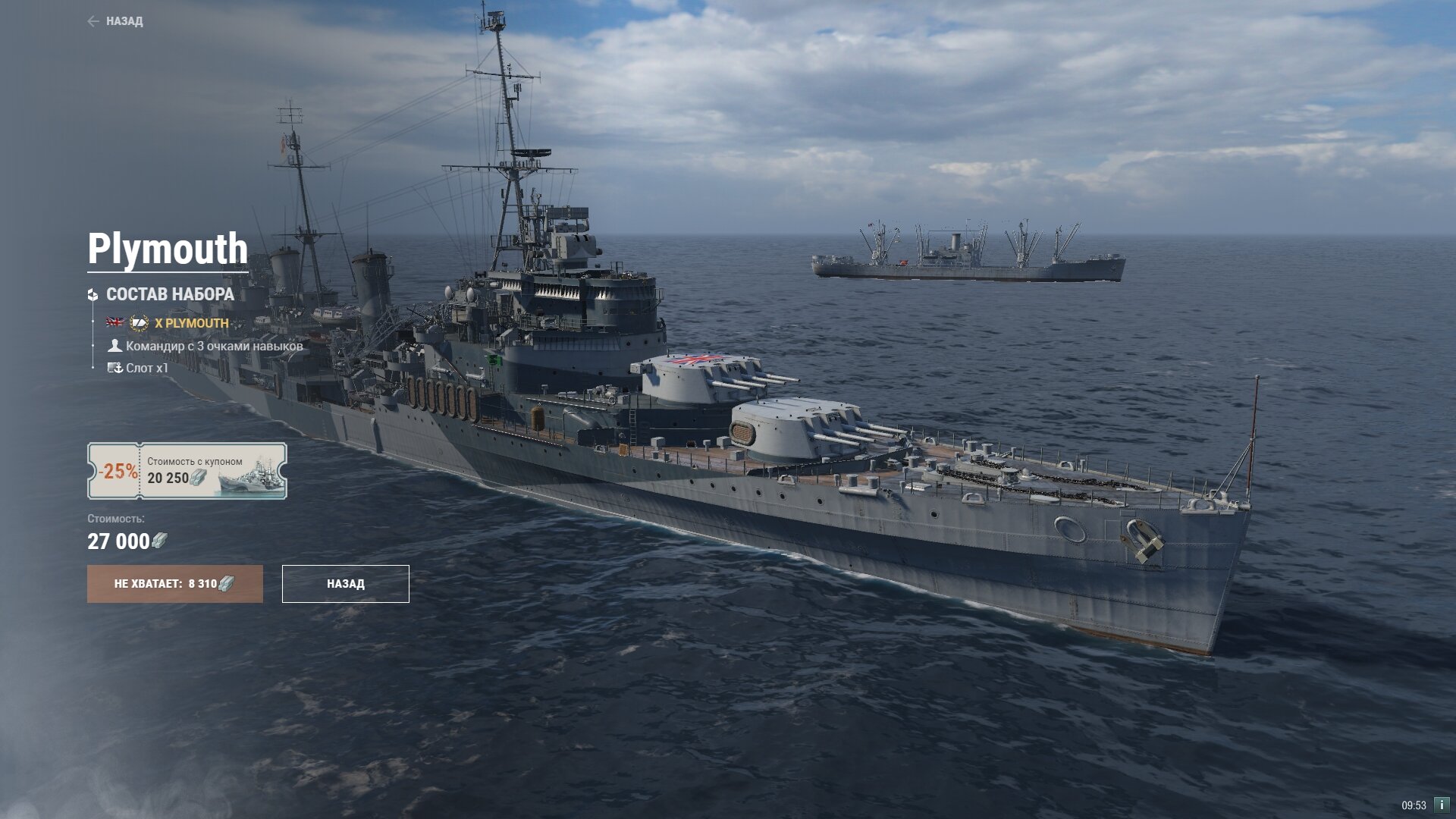
Task: Toggle the СОСТАВ НАБОРА bundle contents header
Action: [x=169, y=294]
